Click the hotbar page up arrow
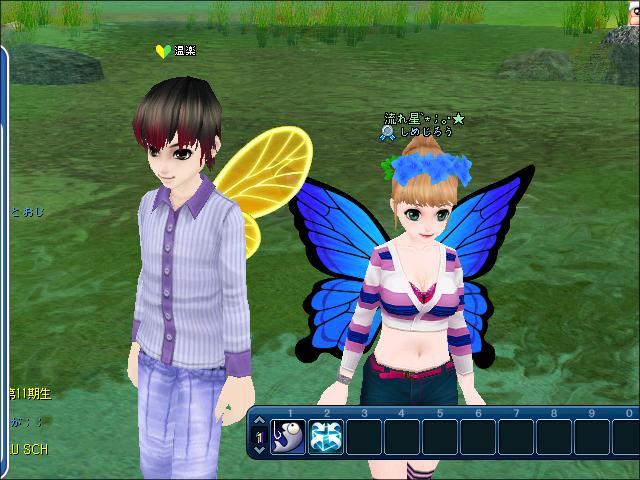This screenshot has height=480, width=640. [x=259, y=422]
